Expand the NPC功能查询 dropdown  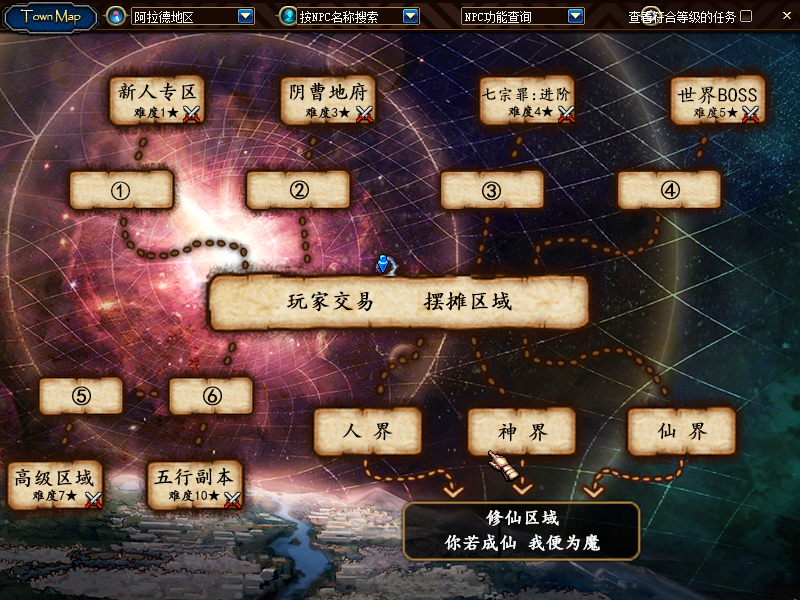tap(575, 16)
